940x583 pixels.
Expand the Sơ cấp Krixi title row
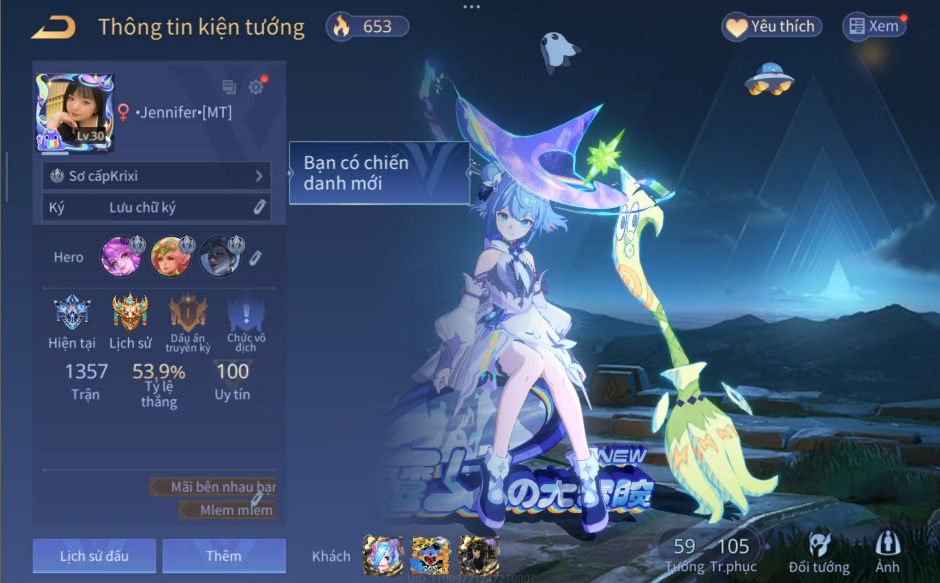pos(157,176)
